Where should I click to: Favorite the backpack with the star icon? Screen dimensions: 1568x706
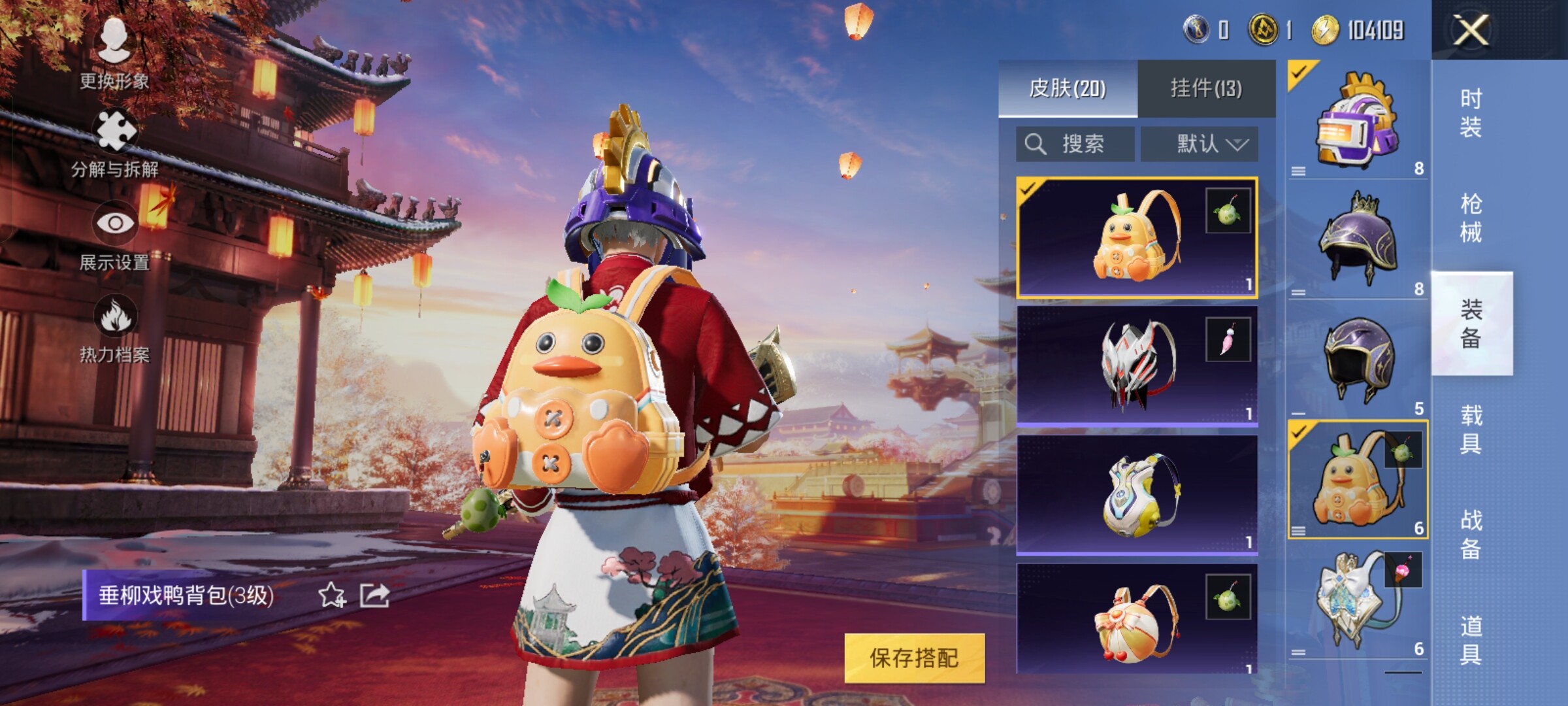[332, 596]
